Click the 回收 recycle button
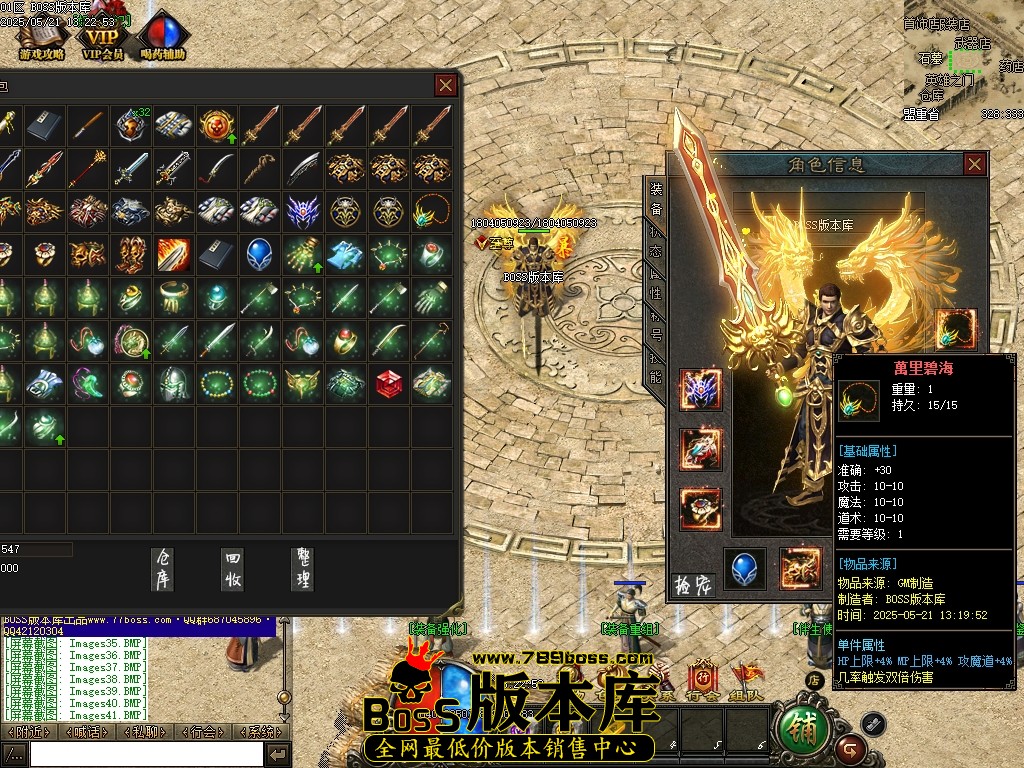 (234, 568)
